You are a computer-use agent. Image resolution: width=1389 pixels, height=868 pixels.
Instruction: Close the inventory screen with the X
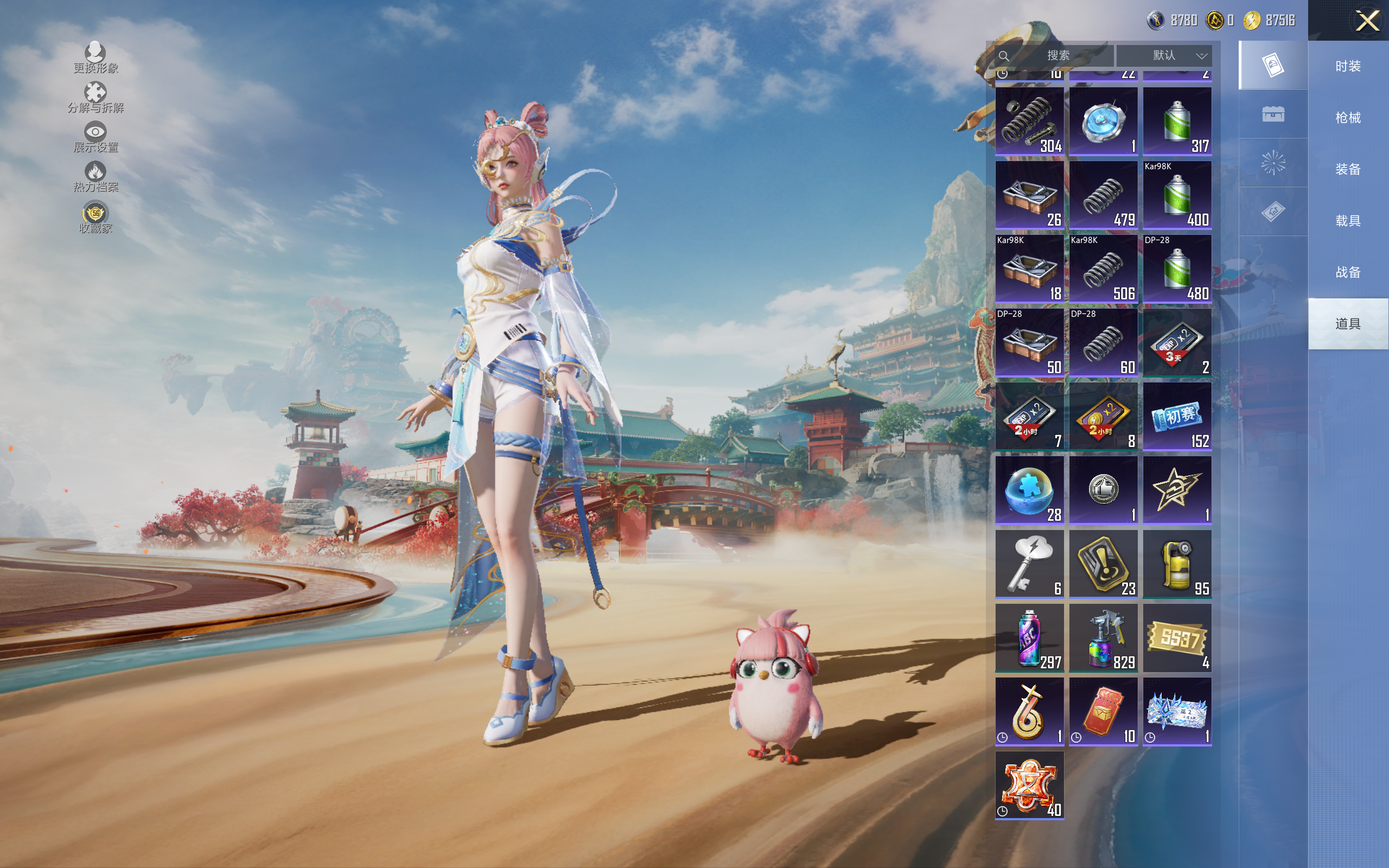pyautogui.click(x=1367, y=21)
